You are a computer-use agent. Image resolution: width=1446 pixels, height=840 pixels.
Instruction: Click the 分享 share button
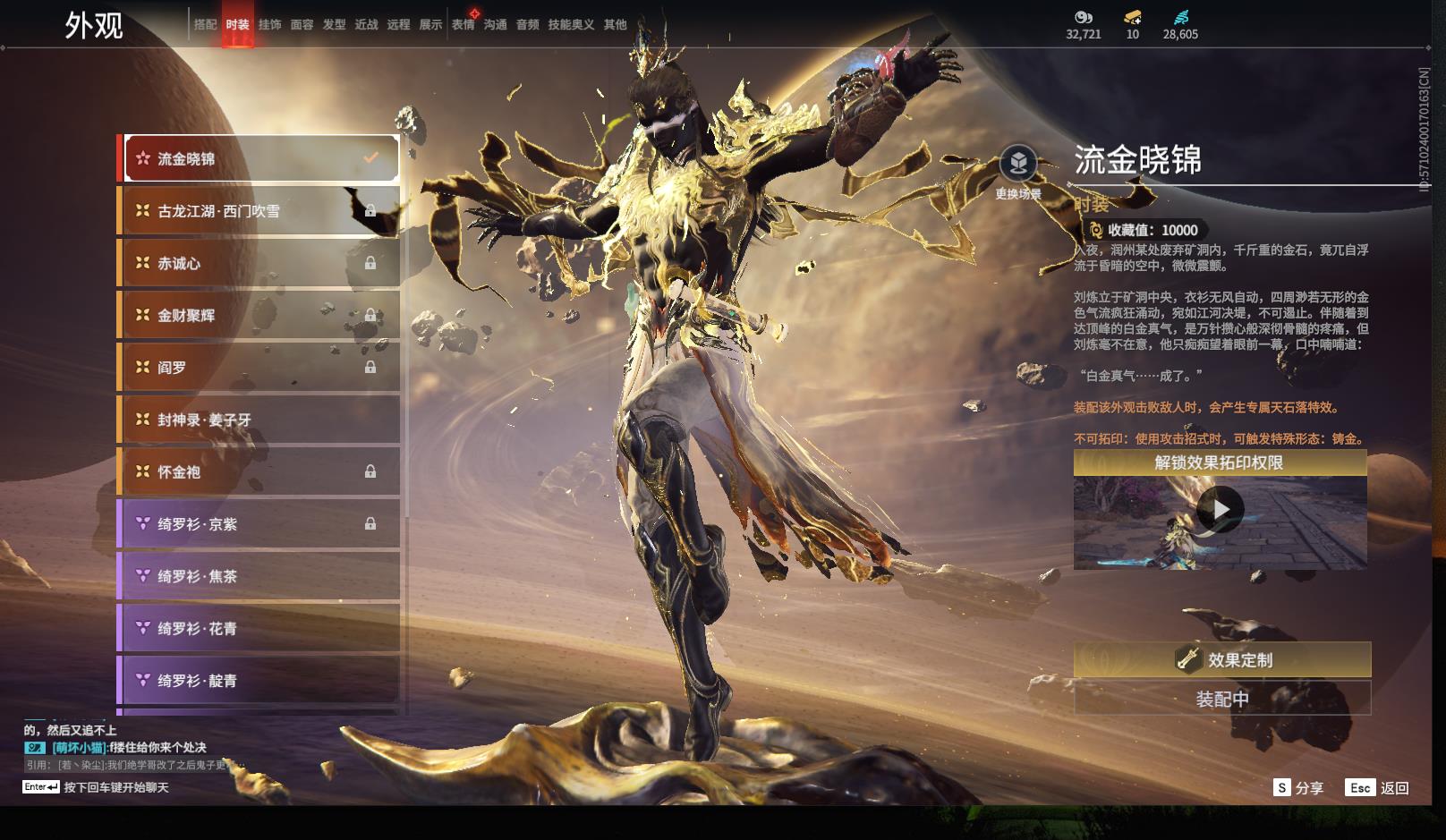1298,788
